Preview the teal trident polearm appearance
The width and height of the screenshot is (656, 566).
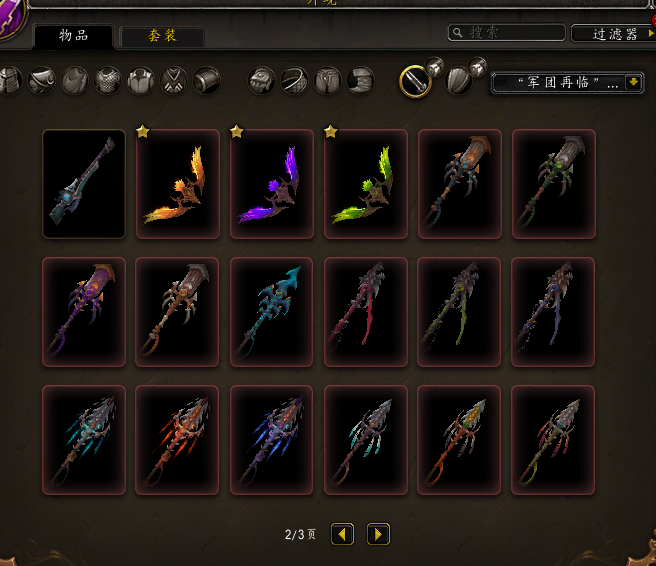[272, 312]
